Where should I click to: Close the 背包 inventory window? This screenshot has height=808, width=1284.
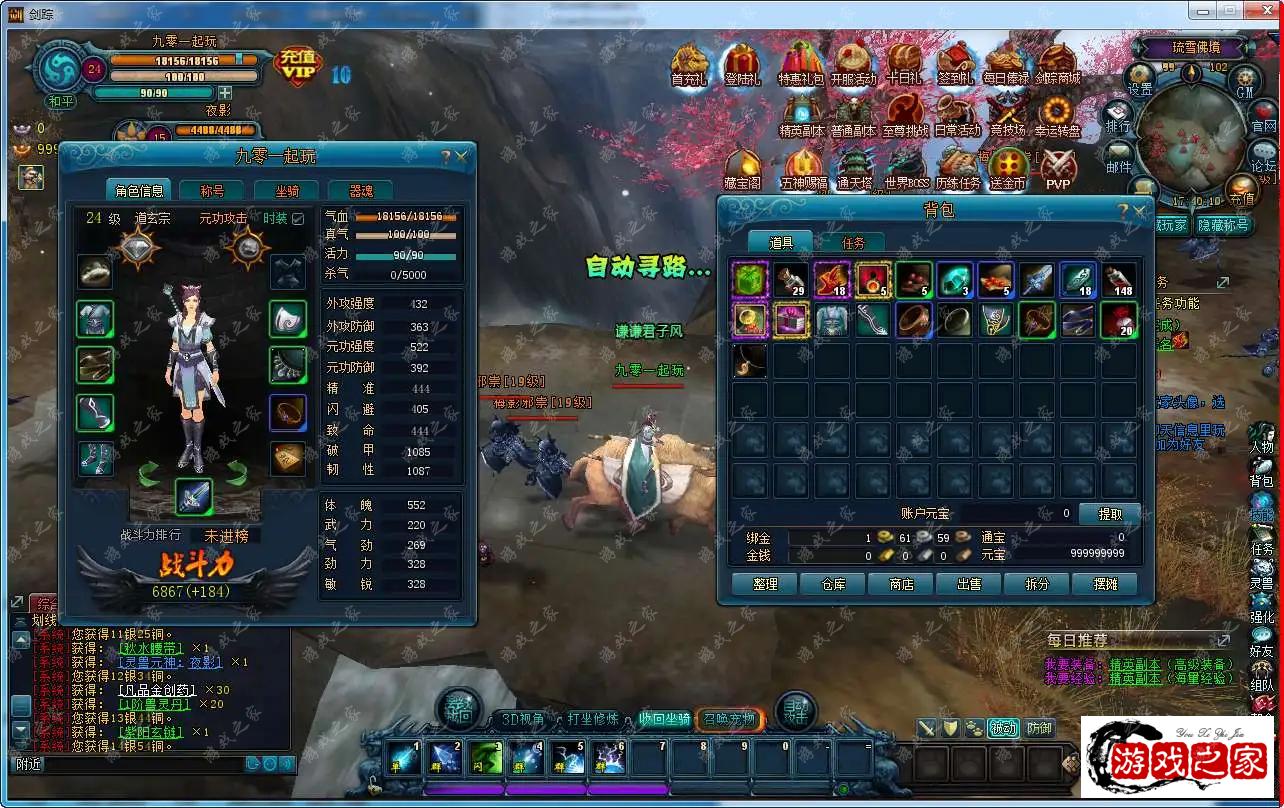click(1139, 212)
